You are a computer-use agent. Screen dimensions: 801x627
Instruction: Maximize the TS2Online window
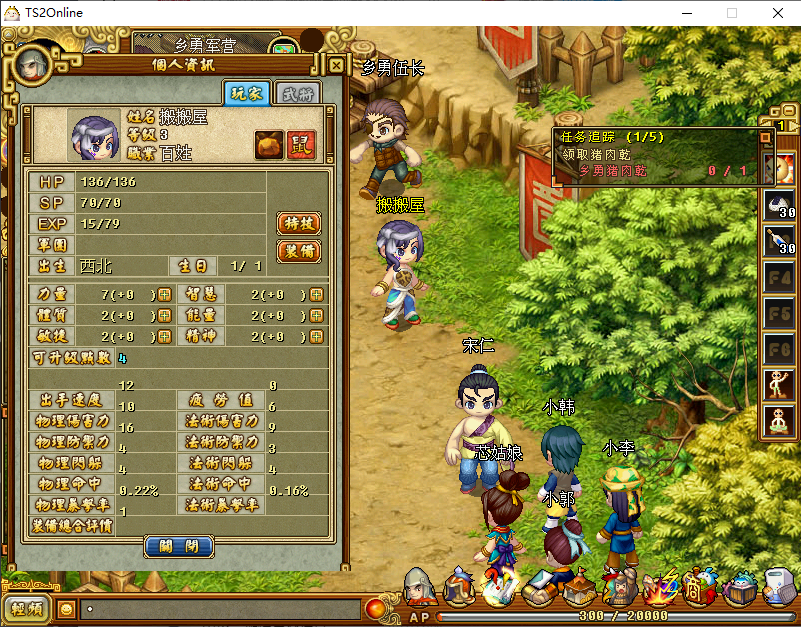(732, 13)
